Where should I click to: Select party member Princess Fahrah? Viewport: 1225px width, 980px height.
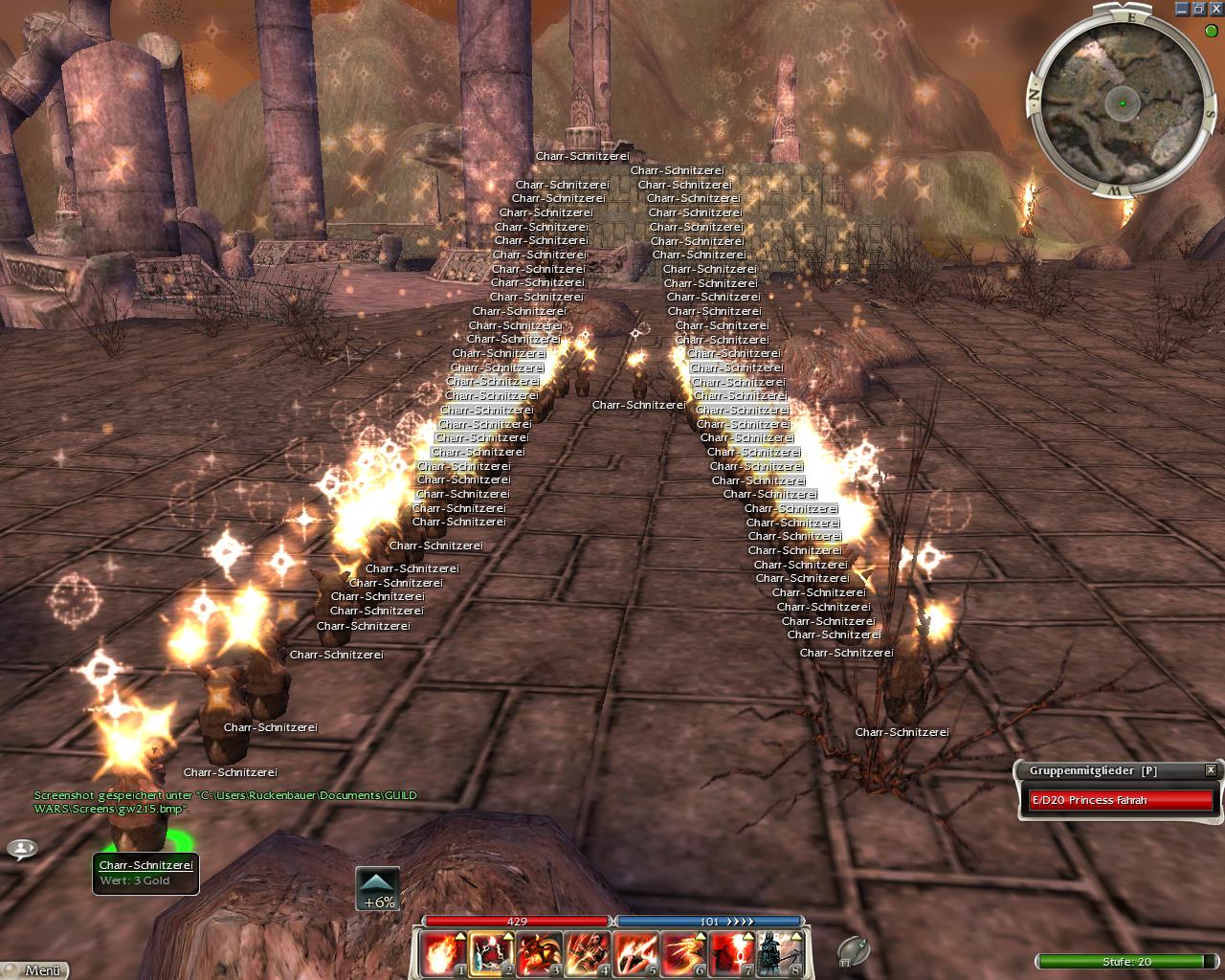(x=1120, y=800)
